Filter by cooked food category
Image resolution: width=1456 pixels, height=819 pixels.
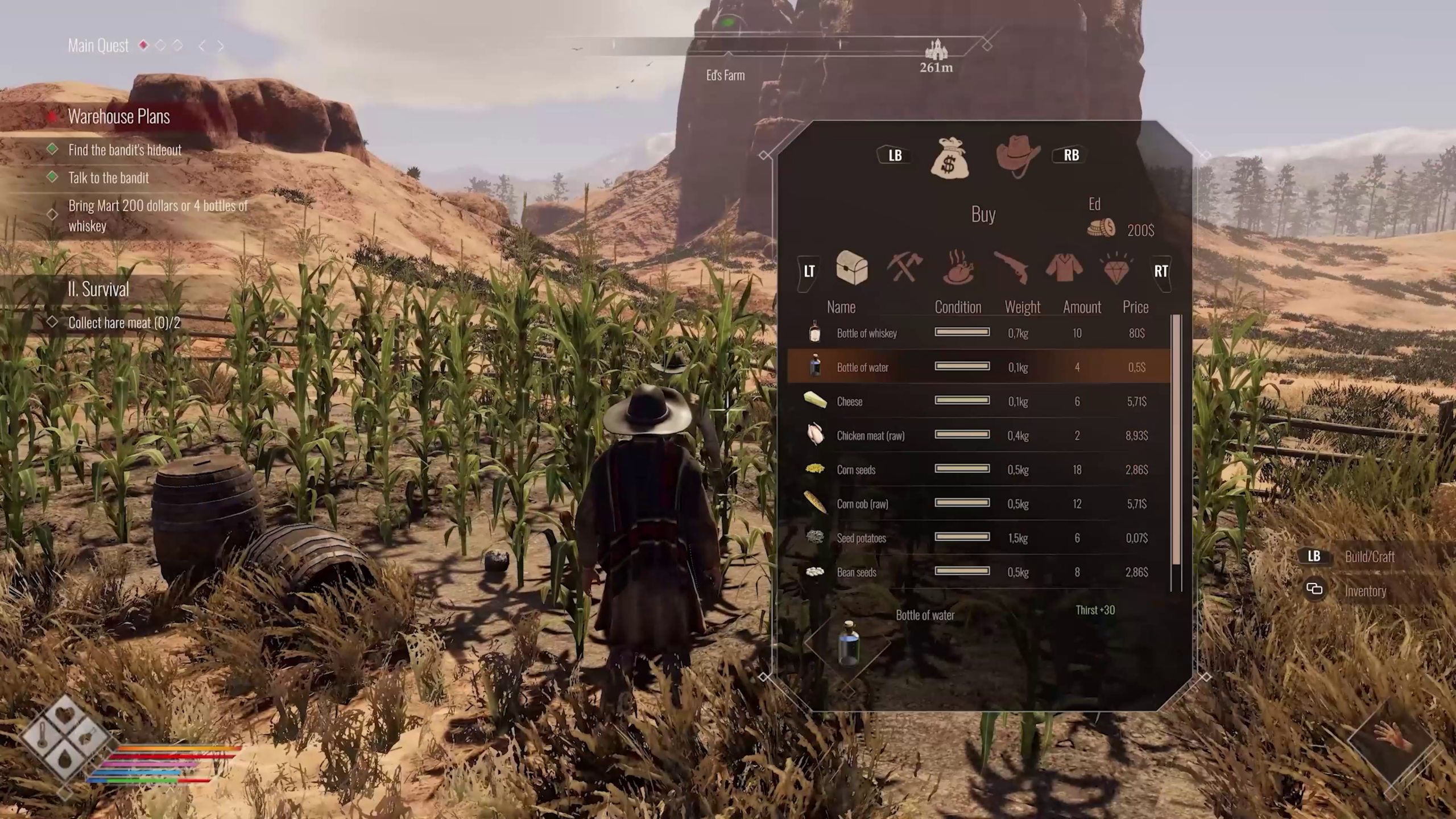click(958, 268)
